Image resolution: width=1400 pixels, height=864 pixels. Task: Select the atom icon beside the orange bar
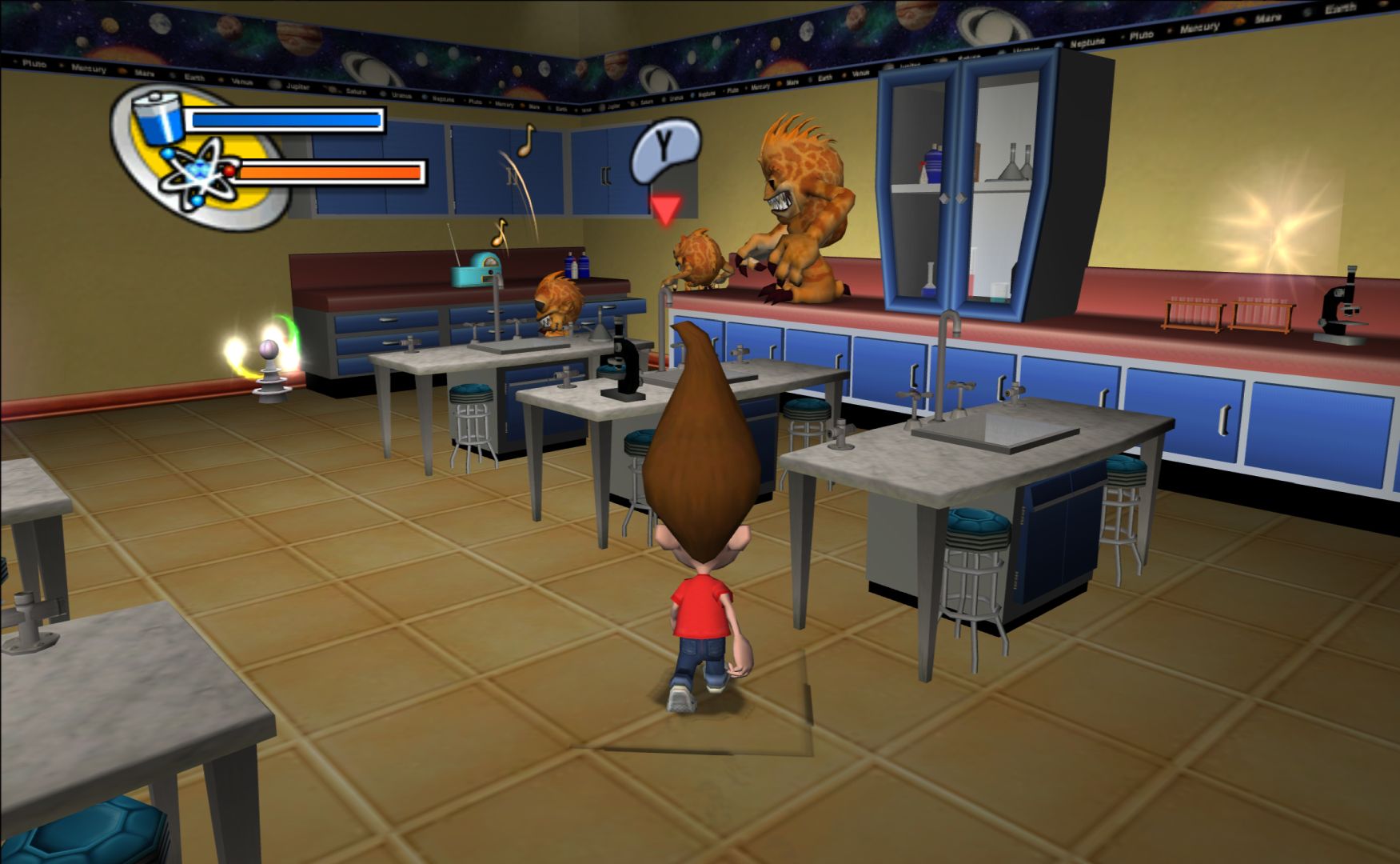tap(195, 172)
